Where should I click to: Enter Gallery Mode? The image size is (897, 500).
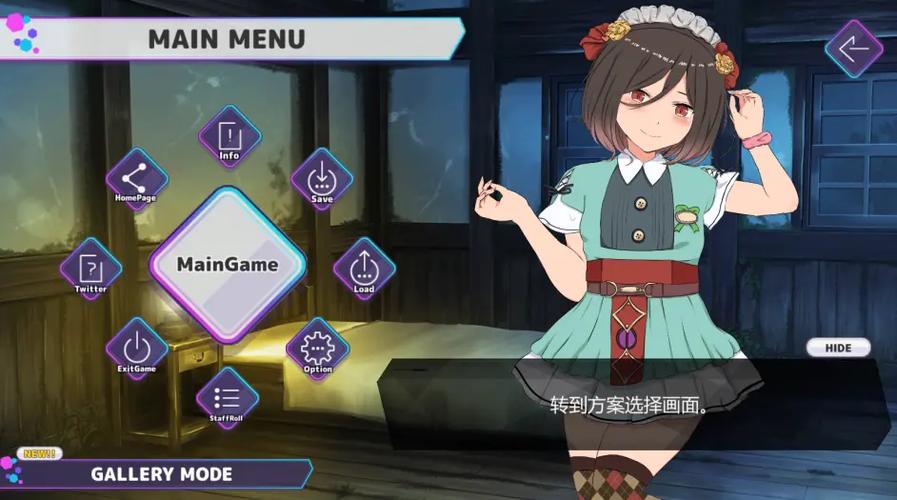(x=160, y=474)
